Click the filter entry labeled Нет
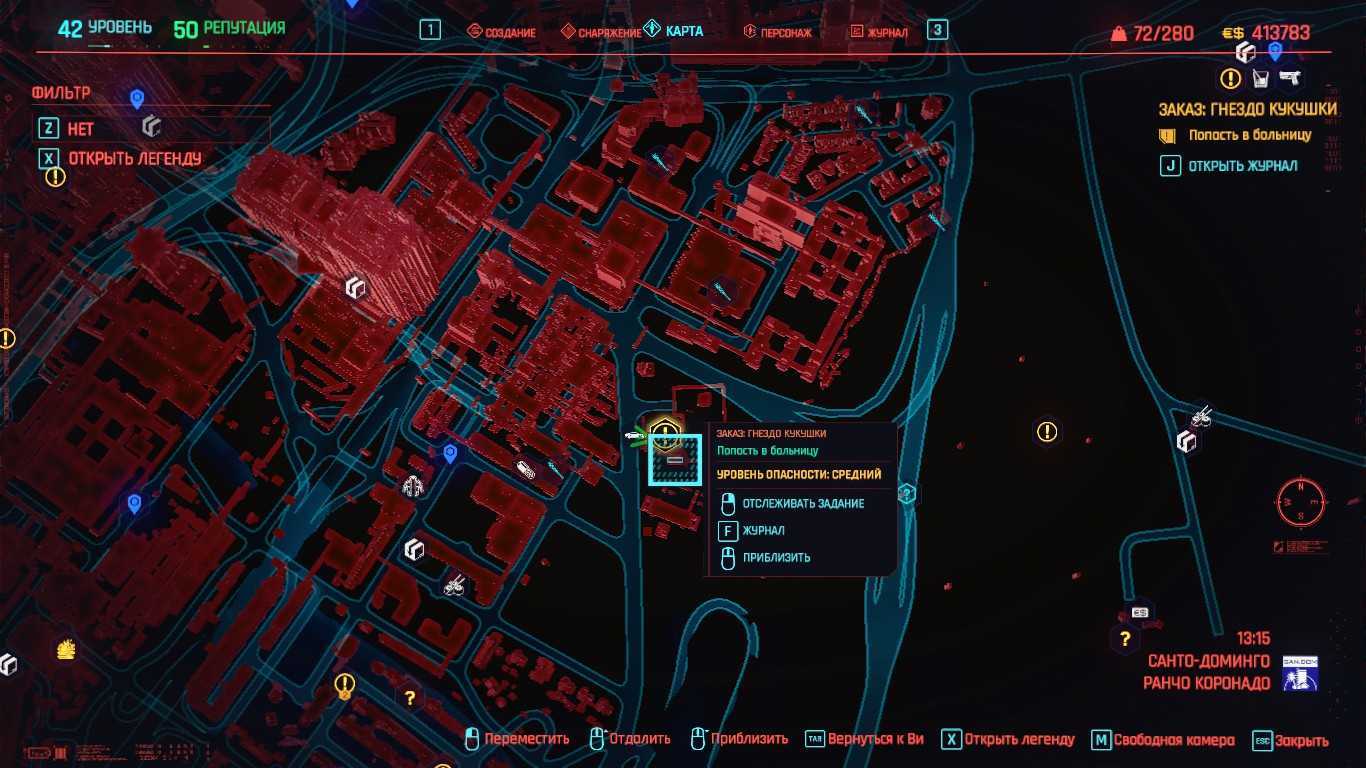Viewport: 1366px width, 768px height. coord(80,129)
